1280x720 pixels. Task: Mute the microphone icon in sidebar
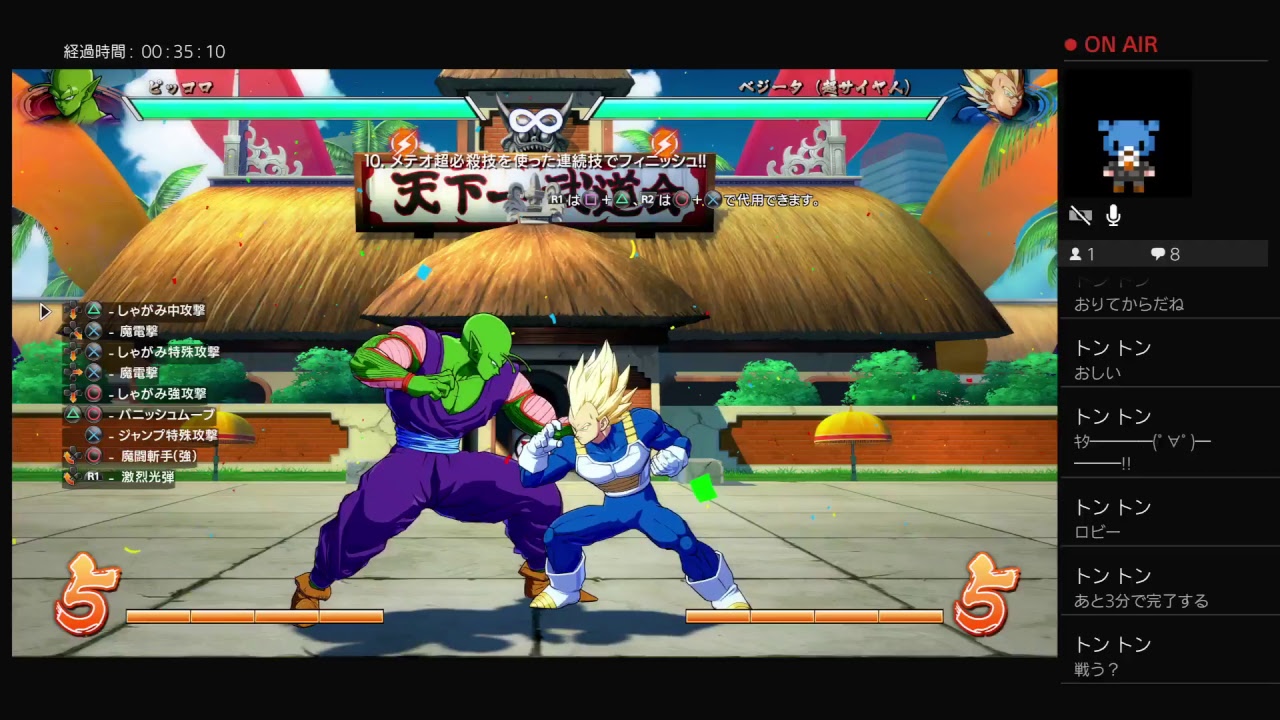(x=1113, y=215)
